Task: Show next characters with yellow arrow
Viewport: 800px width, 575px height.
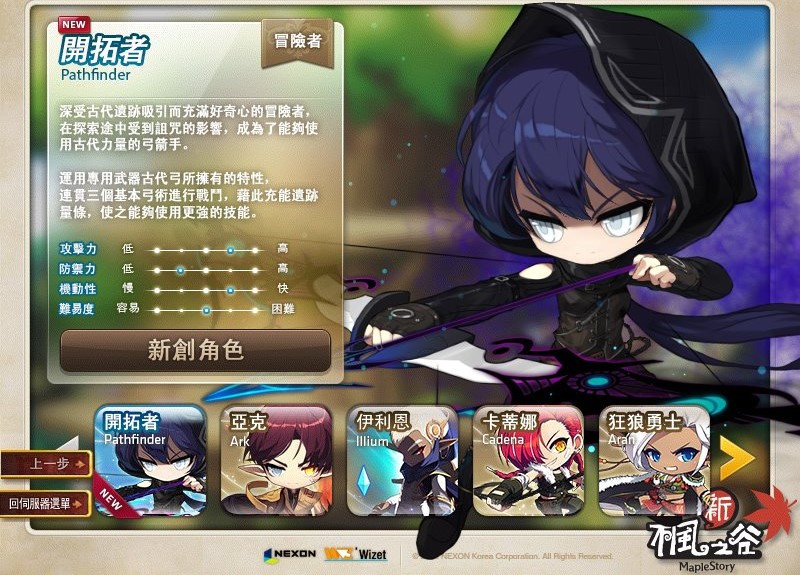Action: point(737,458)
